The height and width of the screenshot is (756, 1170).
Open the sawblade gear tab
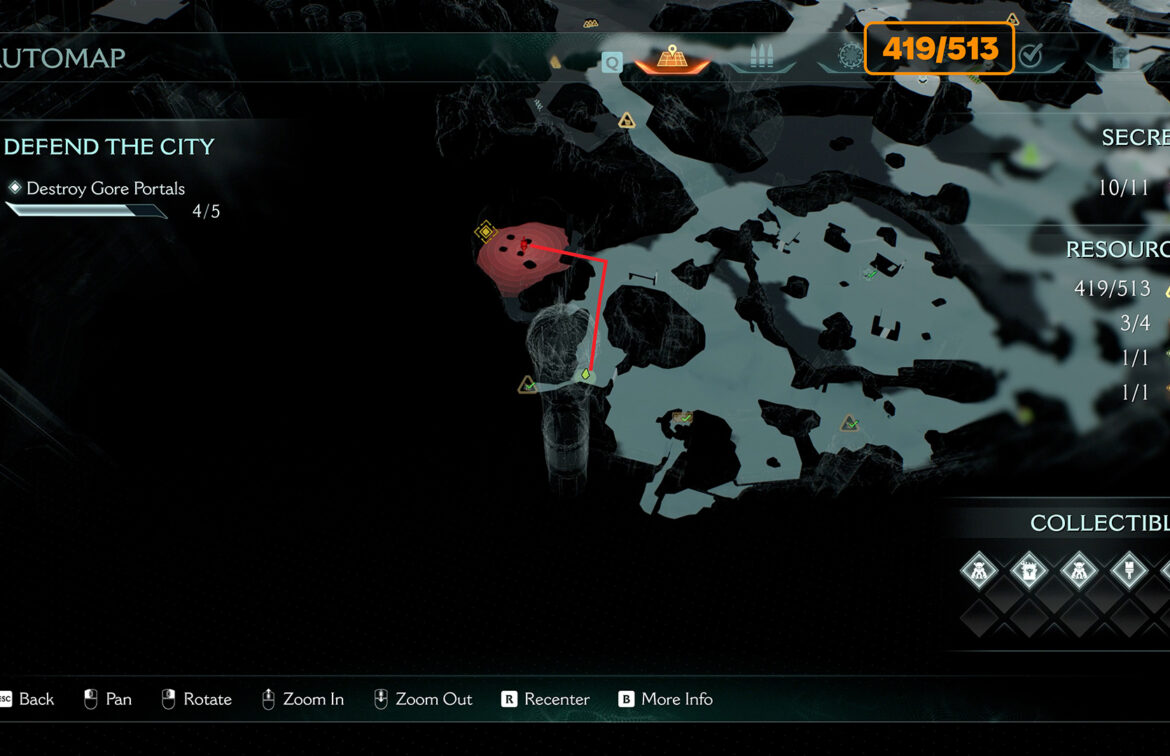(850, 56)
